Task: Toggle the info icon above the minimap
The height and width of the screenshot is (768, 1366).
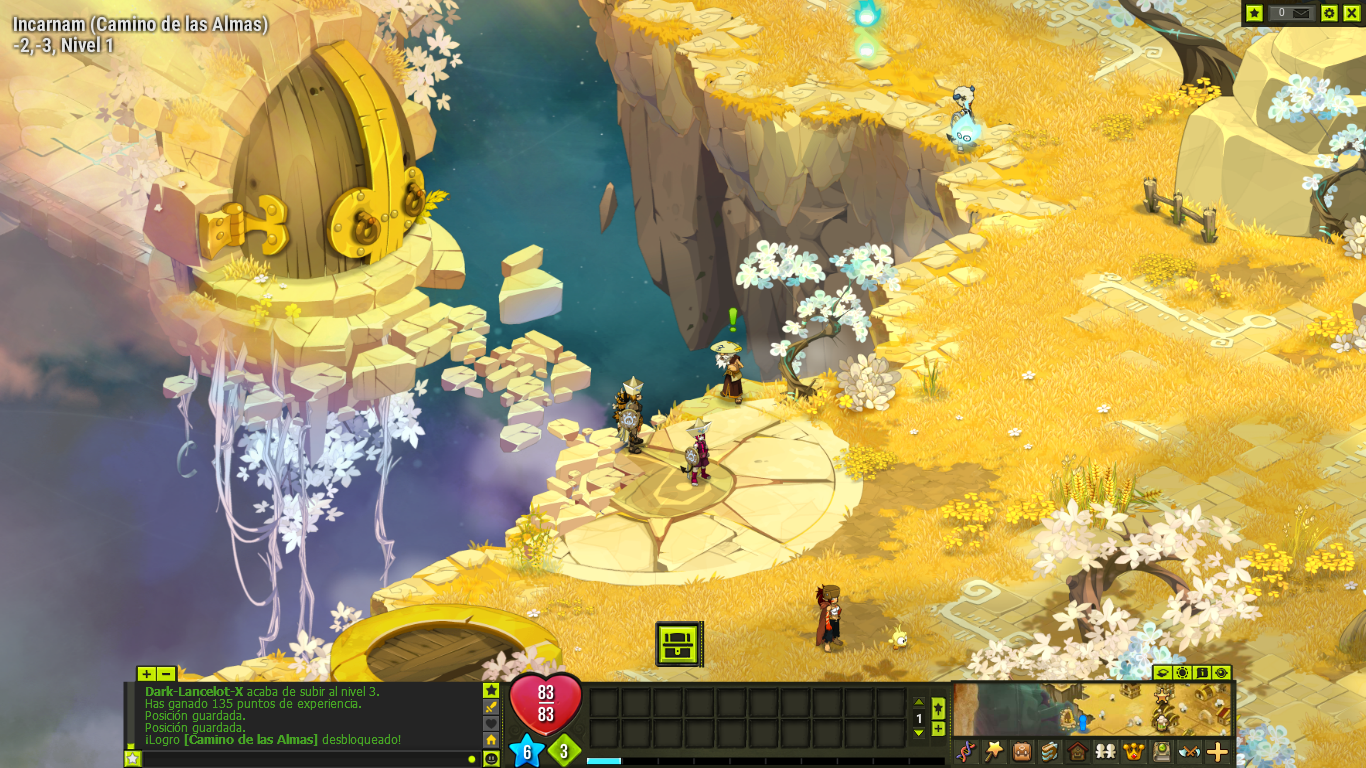Action: [1202, 673]
